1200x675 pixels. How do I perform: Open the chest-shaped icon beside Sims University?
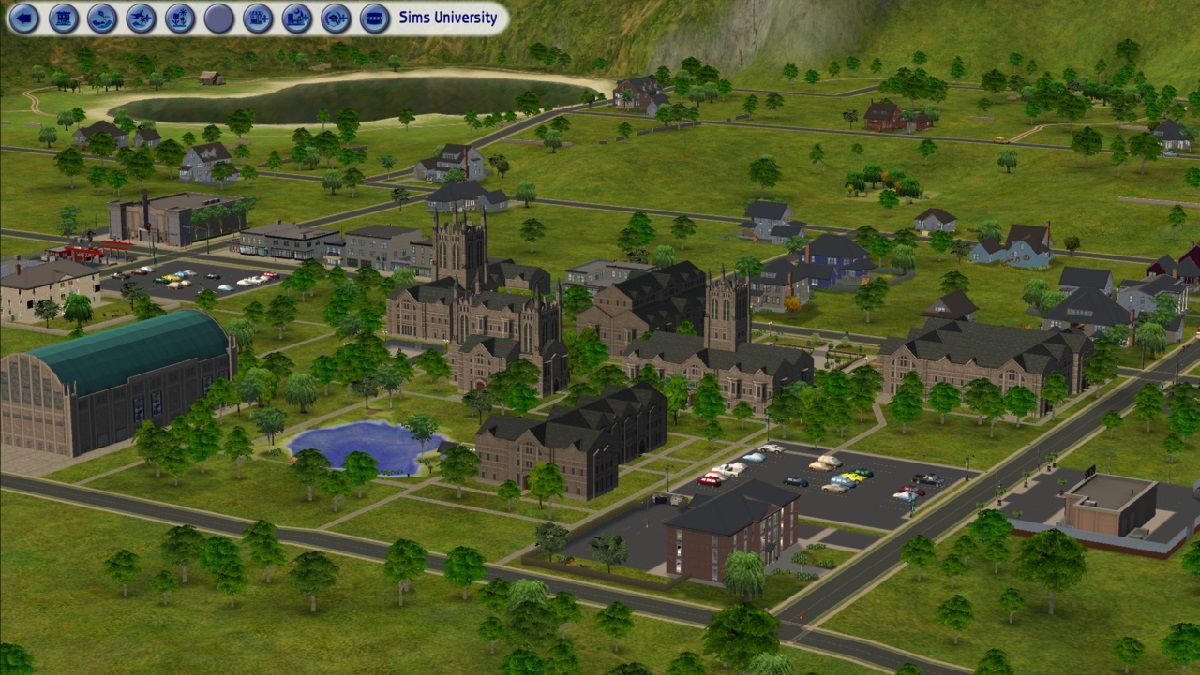click(375, 18)
